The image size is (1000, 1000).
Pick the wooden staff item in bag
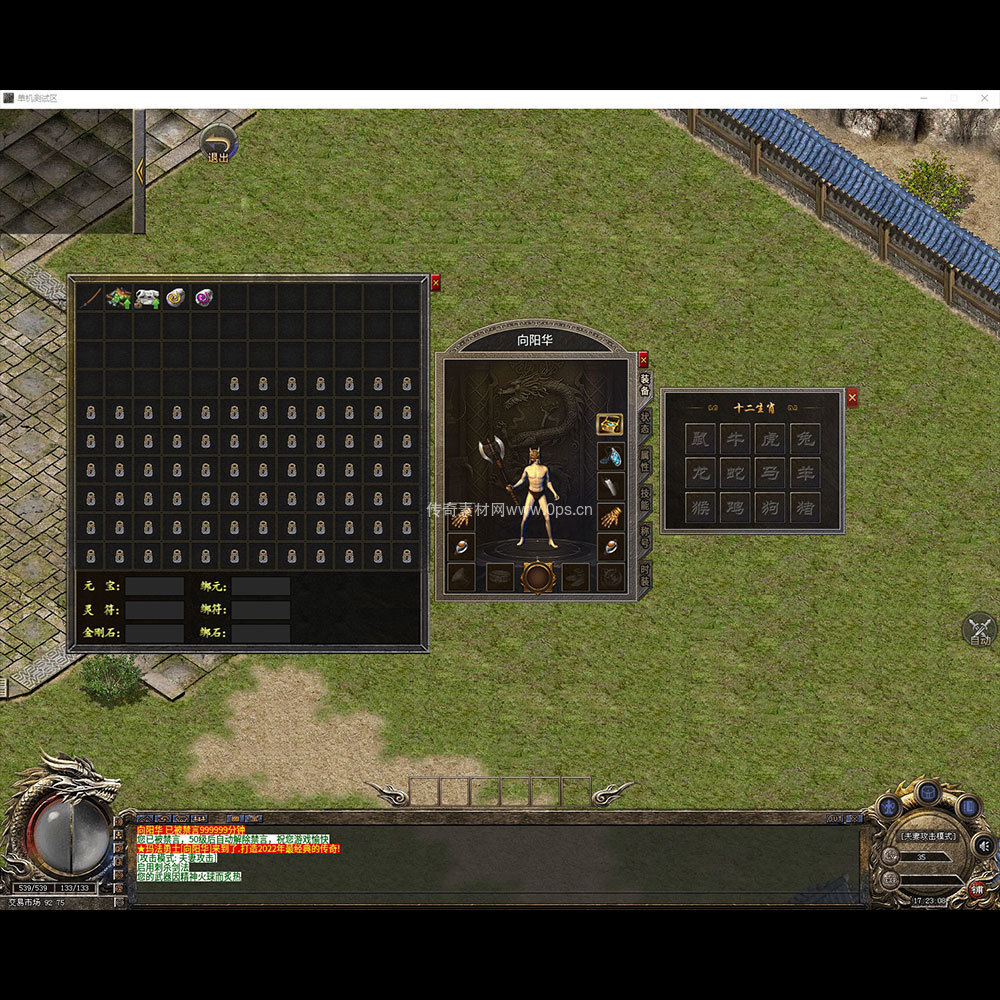click(91, 297)
